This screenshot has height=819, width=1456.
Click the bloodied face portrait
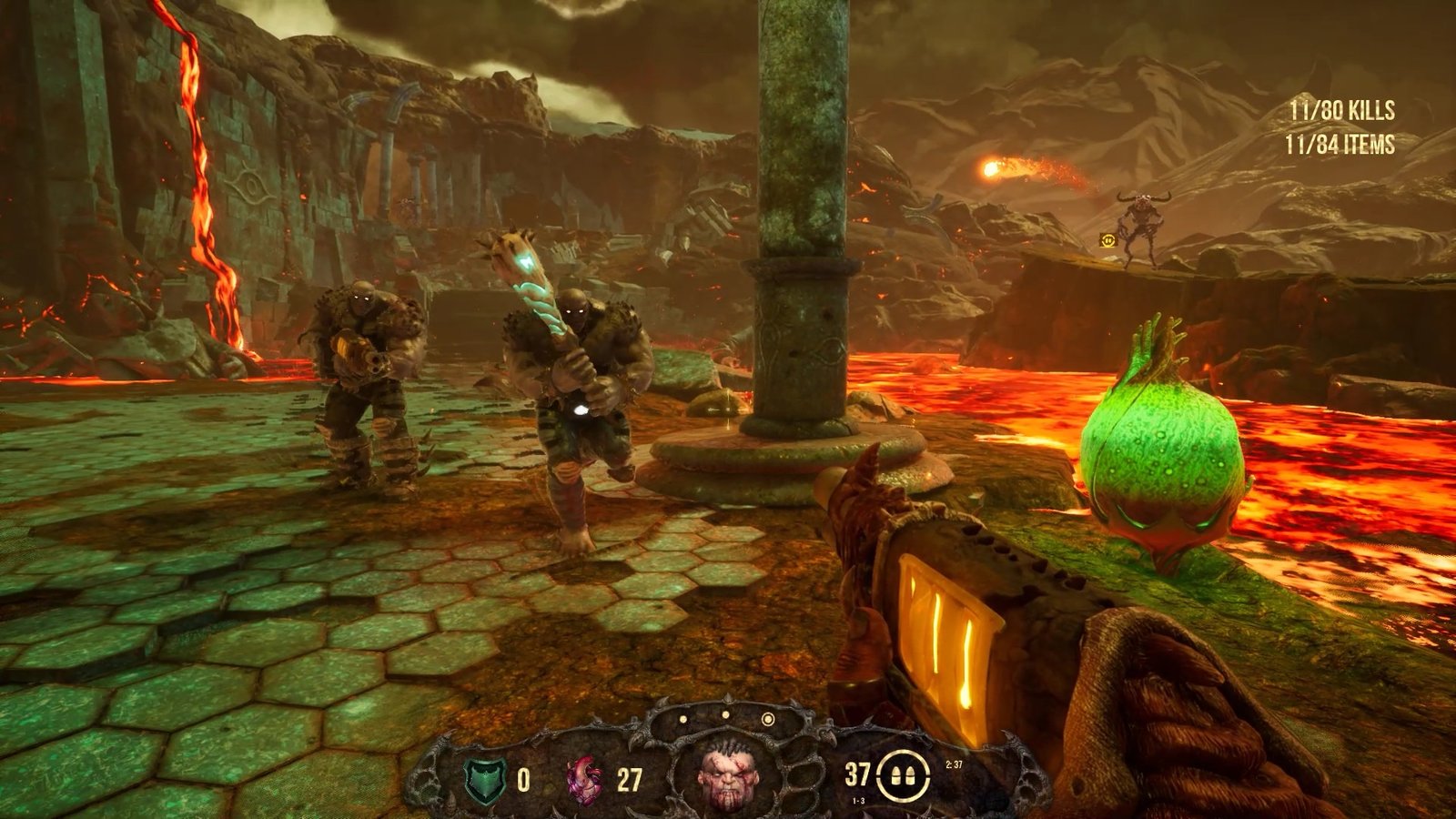point(725,779)
